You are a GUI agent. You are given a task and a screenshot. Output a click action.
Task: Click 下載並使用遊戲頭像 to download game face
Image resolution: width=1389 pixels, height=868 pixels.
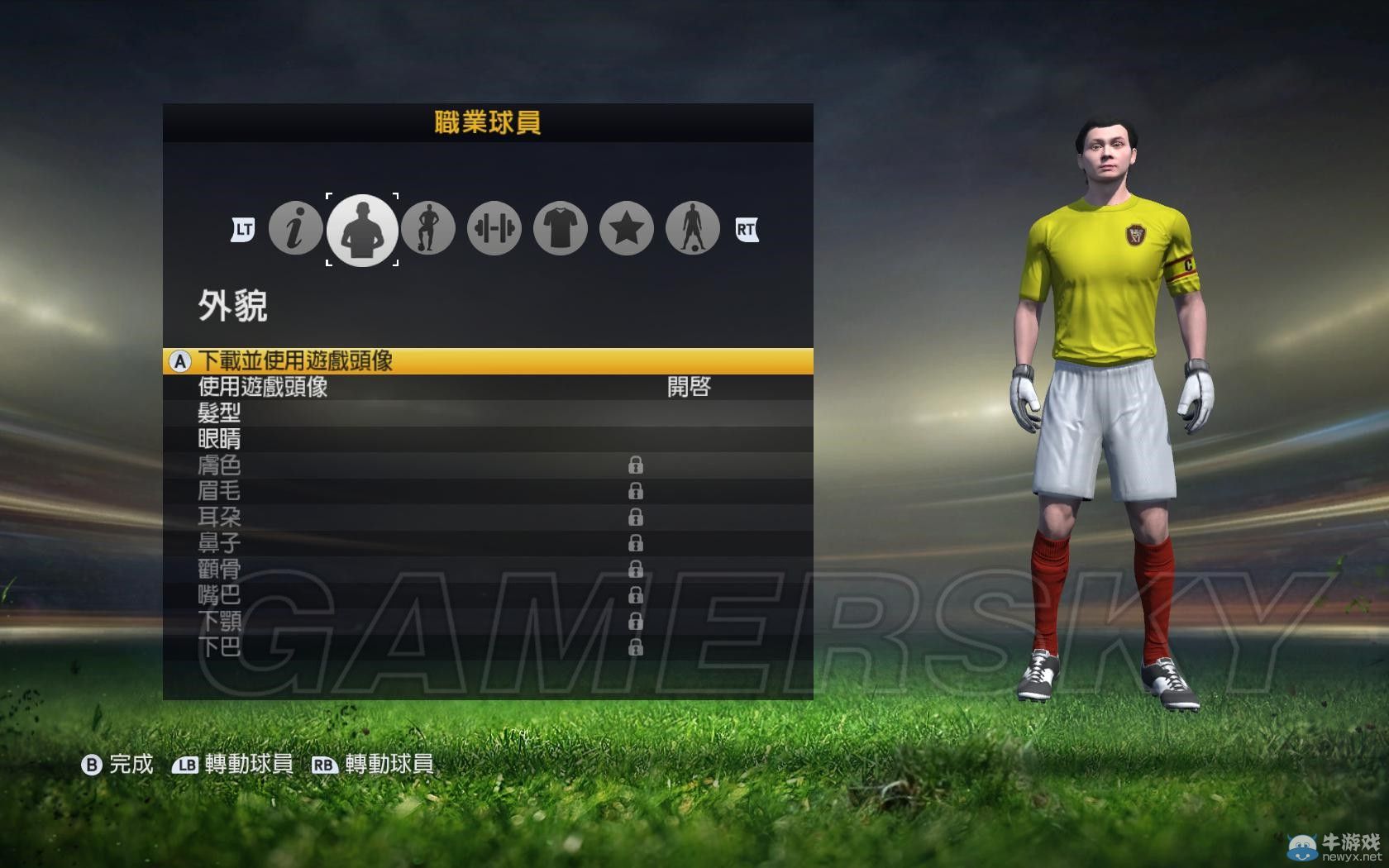tap(298, 360)
